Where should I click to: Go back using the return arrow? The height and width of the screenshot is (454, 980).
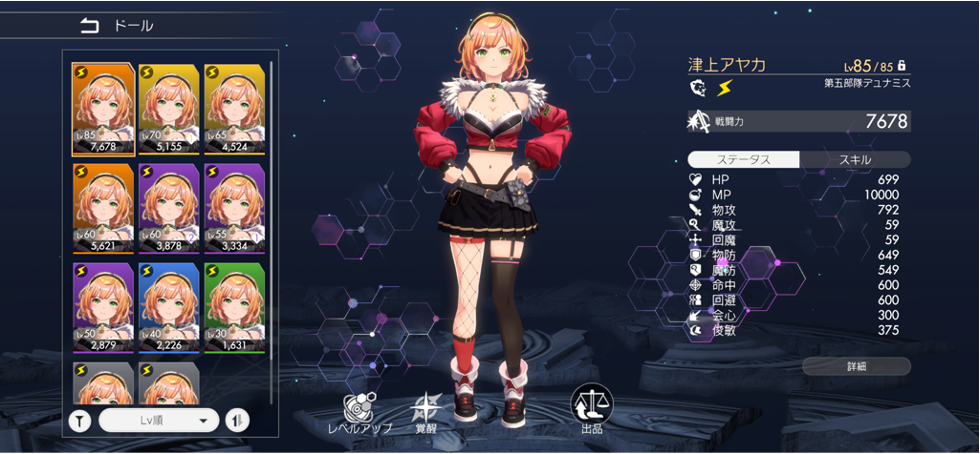(90, 26)
